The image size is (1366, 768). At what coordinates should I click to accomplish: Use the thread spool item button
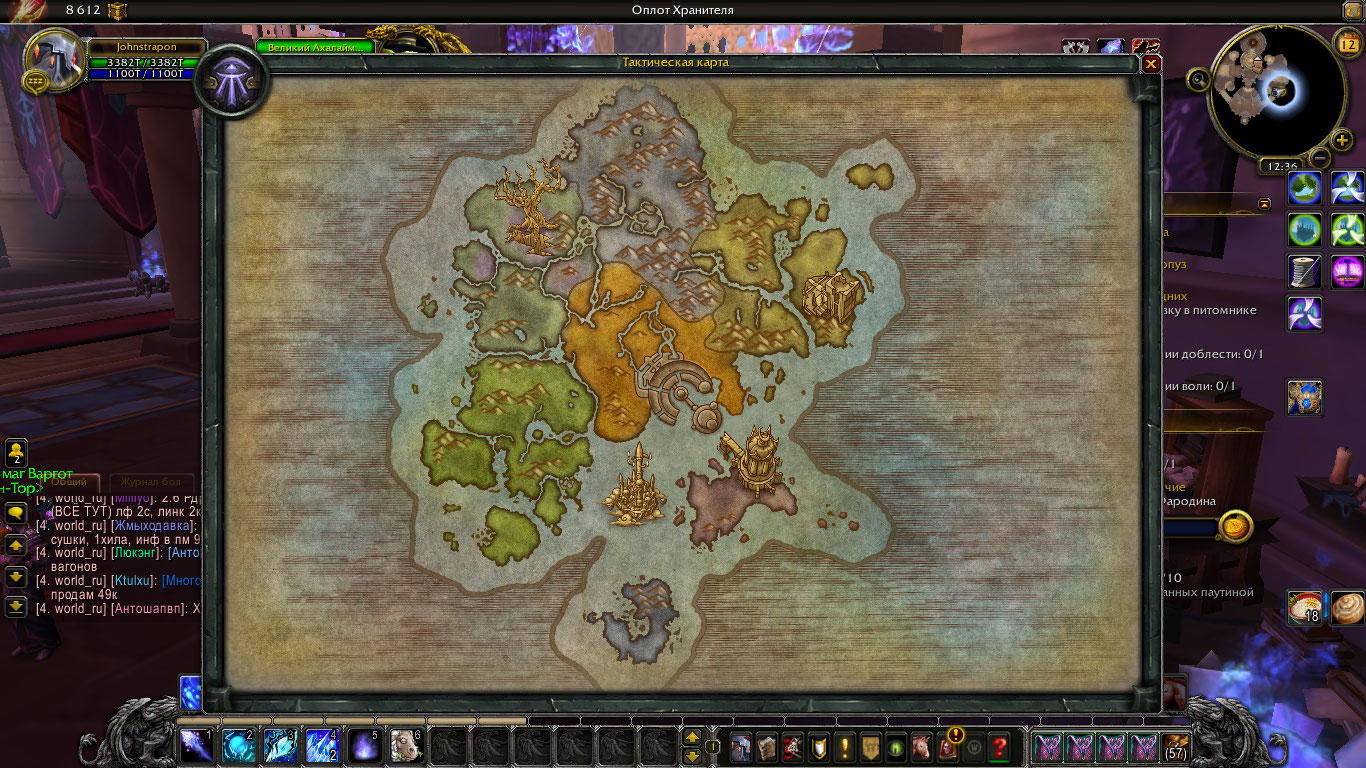pyautogui.click(x=1304, y=271)
